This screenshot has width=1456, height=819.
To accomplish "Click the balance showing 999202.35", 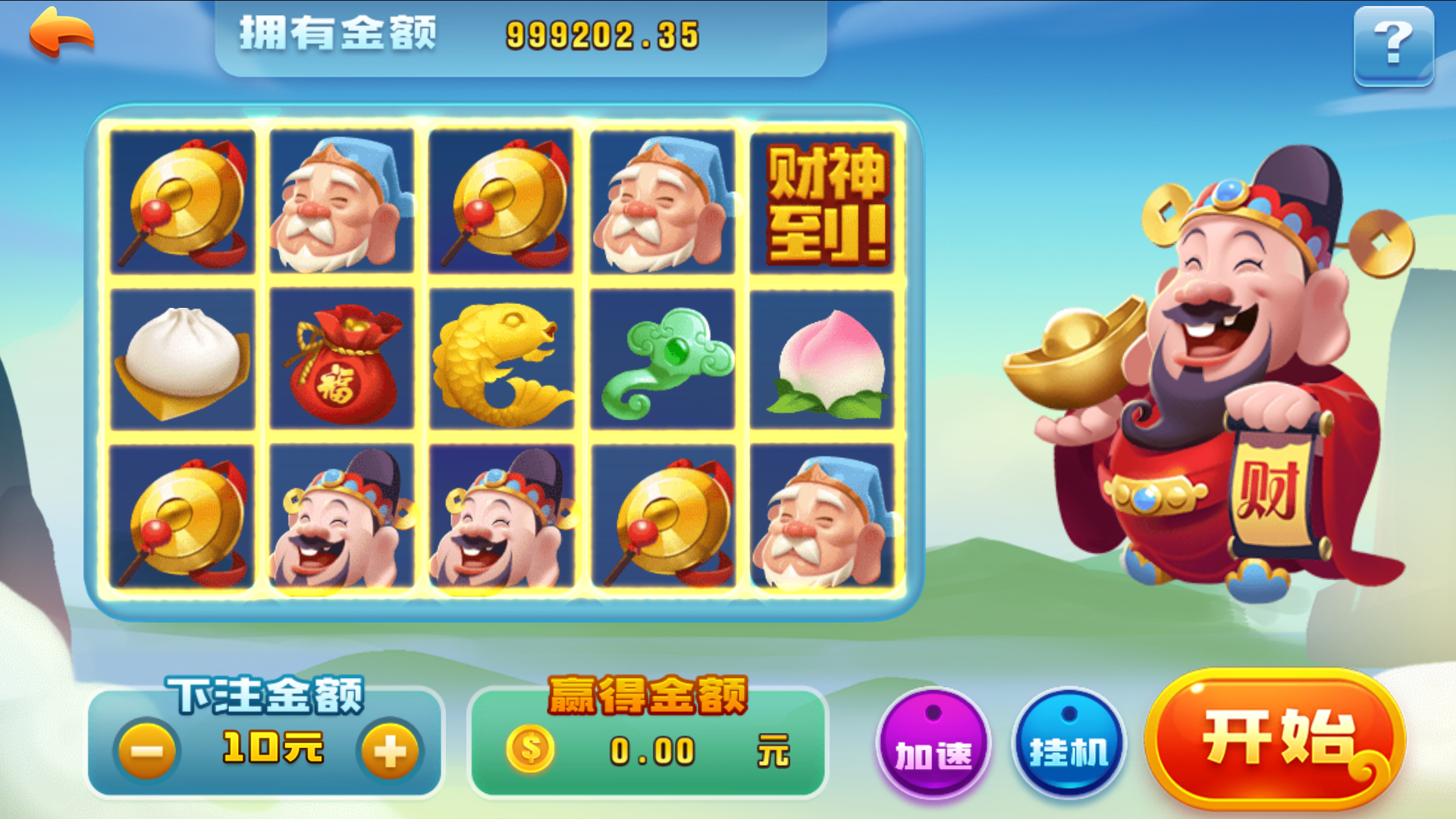I will tap(601, 32).
